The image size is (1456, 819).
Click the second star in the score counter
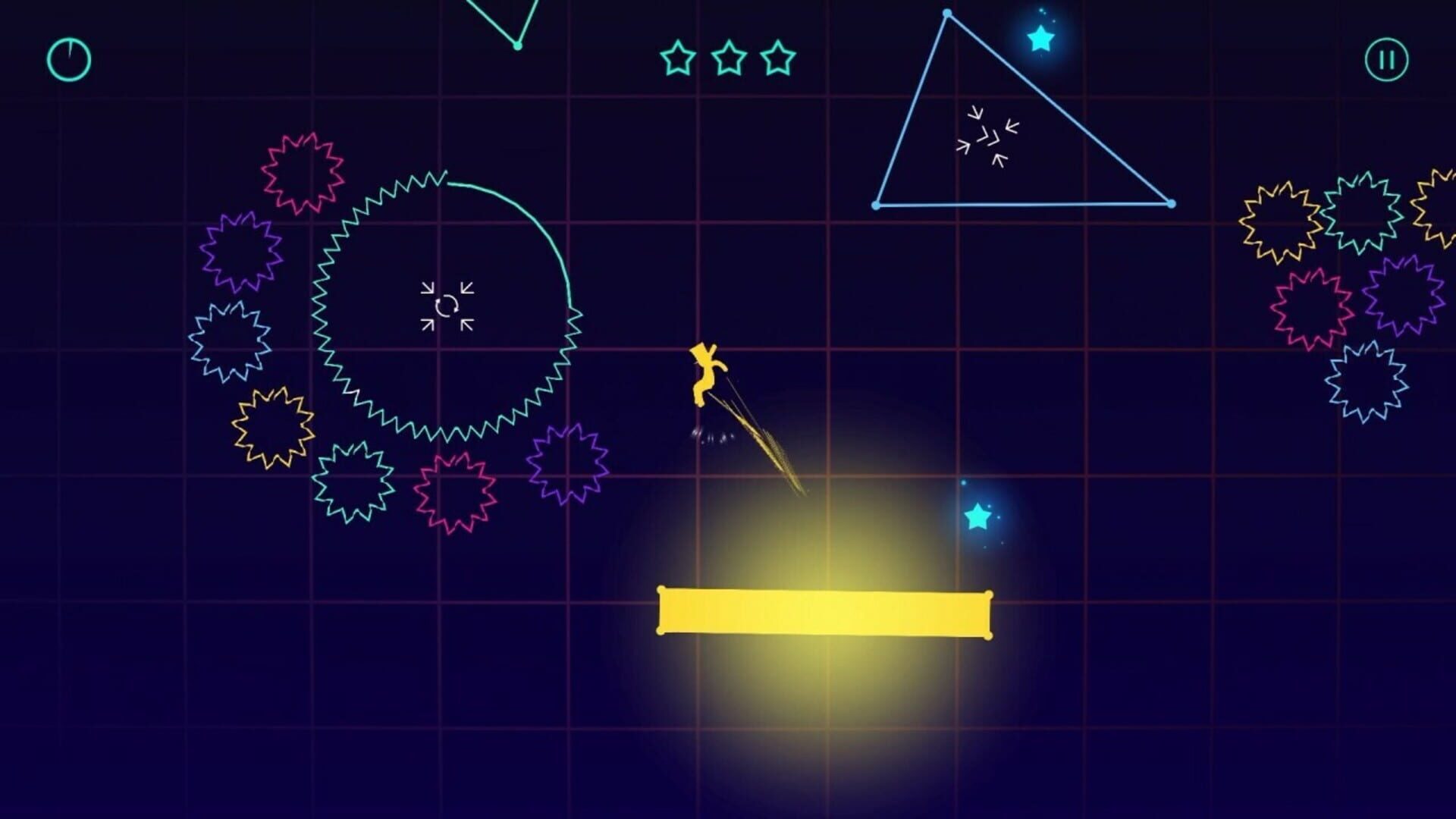tap(729, 58)
